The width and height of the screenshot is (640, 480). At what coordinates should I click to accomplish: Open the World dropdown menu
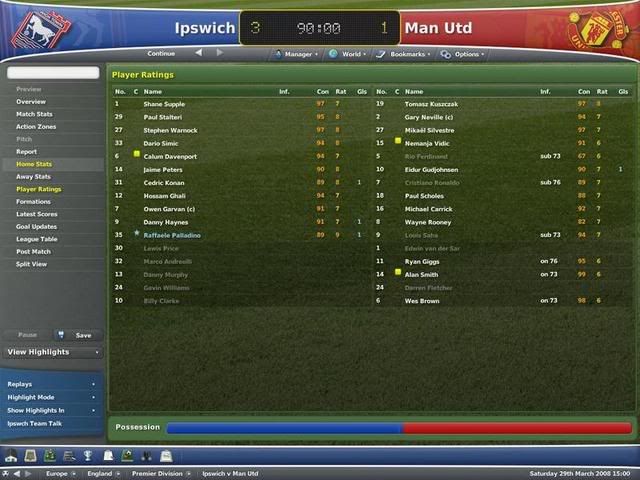click(x=350, y=54)
